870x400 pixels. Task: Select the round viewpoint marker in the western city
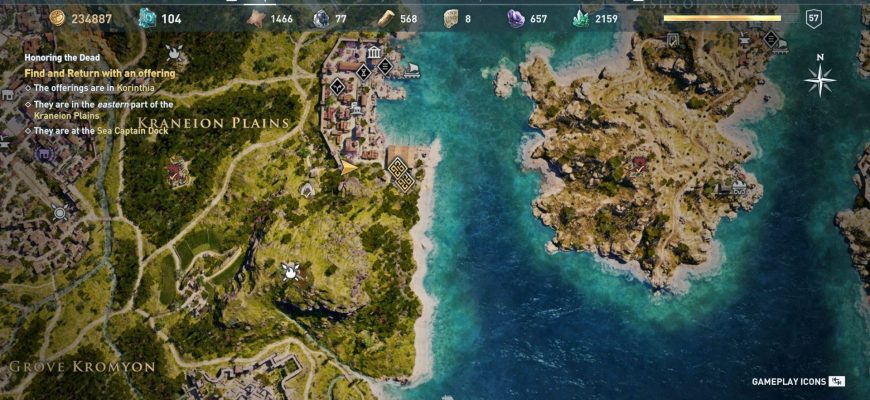tap(60, 212)
